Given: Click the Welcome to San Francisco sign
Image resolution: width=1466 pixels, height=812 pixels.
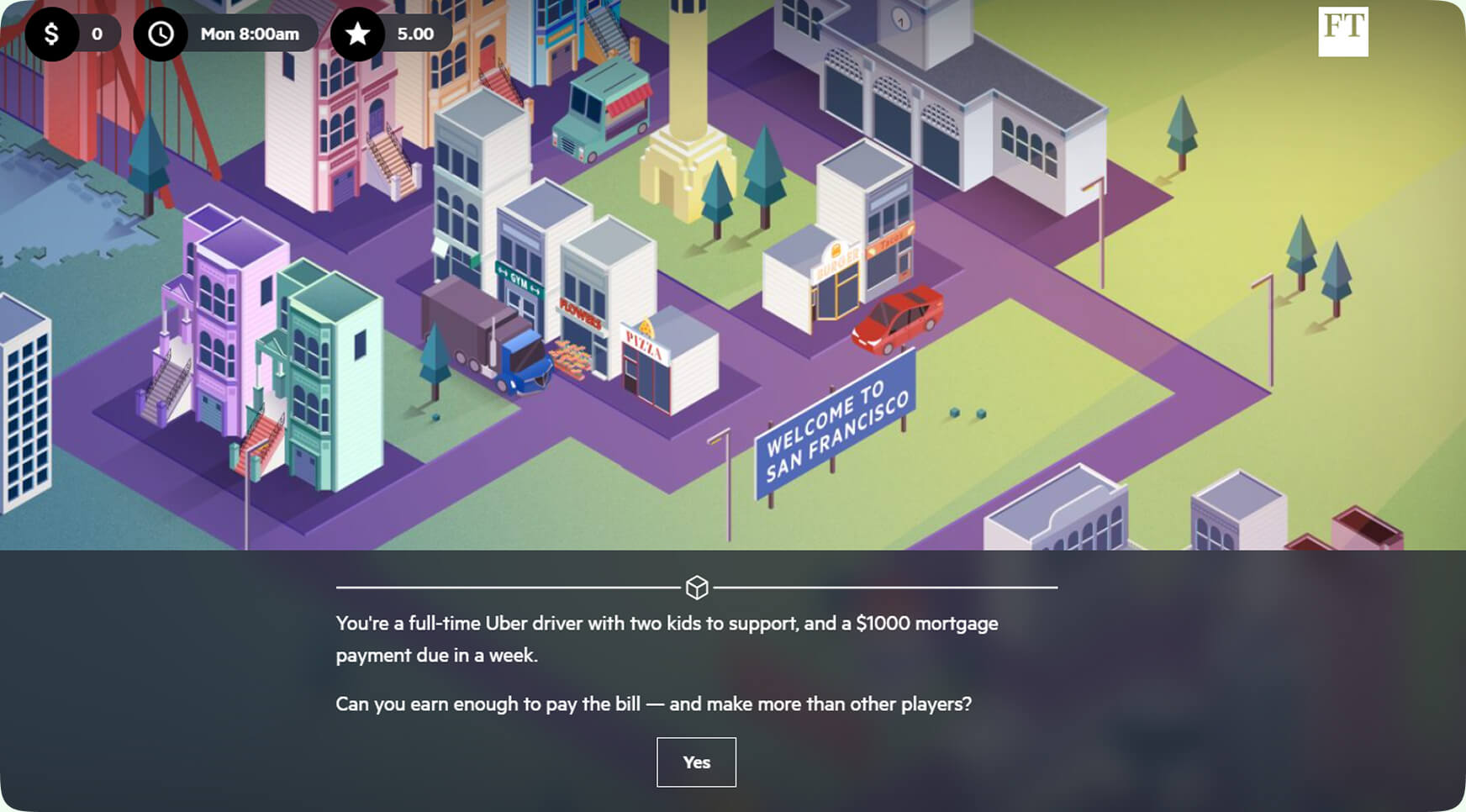Looking at the screenshot, I should pos(832,429).
